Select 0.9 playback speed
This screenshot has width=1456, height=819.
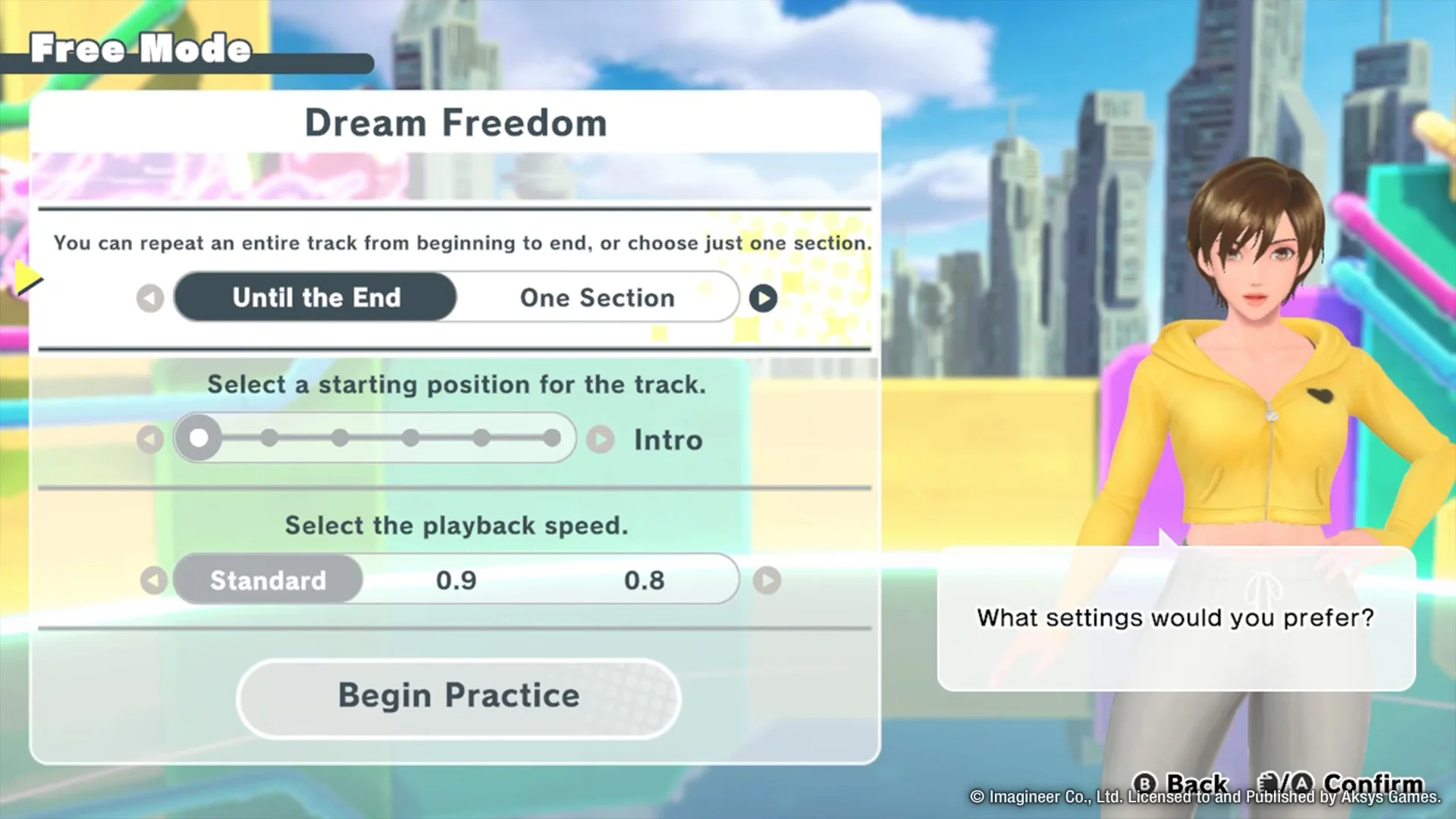[457, 579]
